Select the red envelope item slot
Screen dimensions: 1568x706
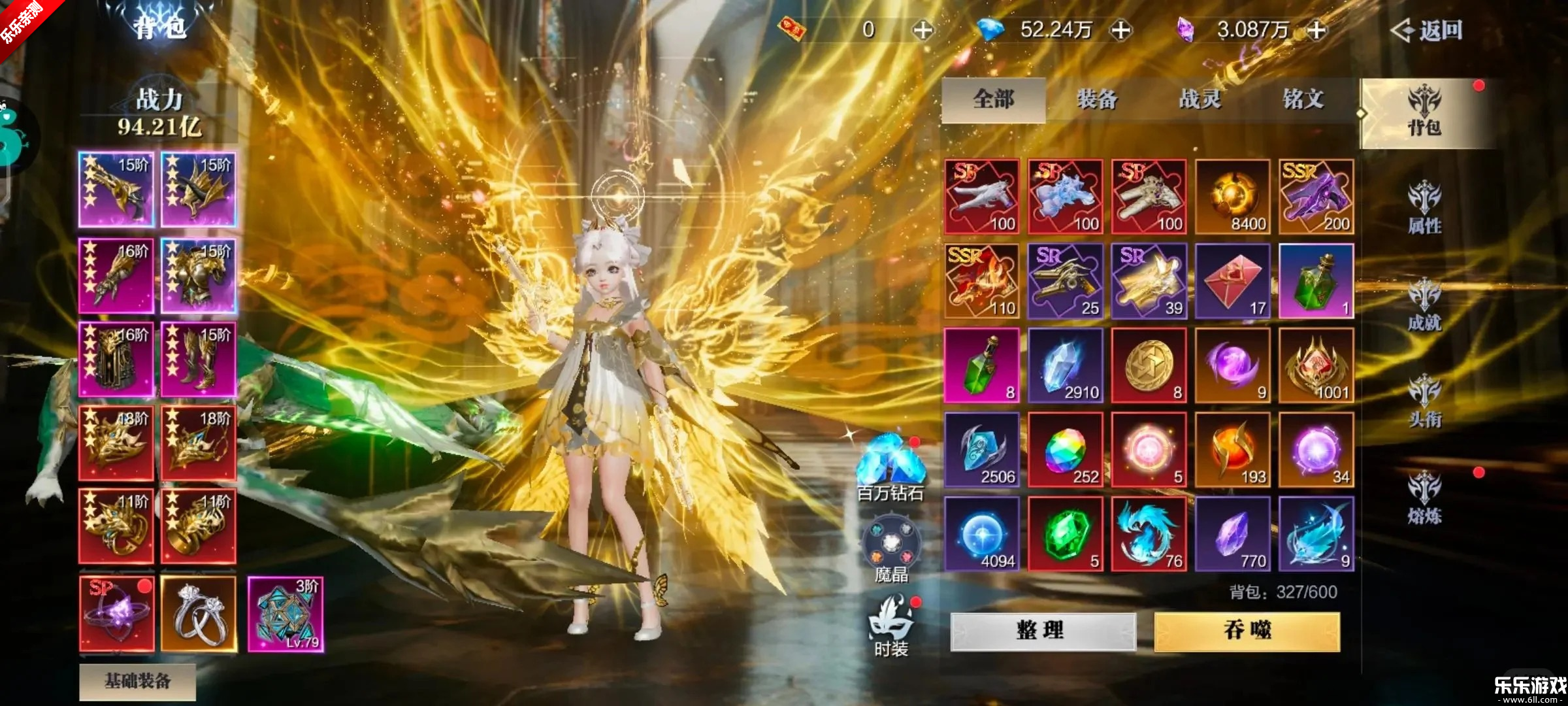[1232, 281]
